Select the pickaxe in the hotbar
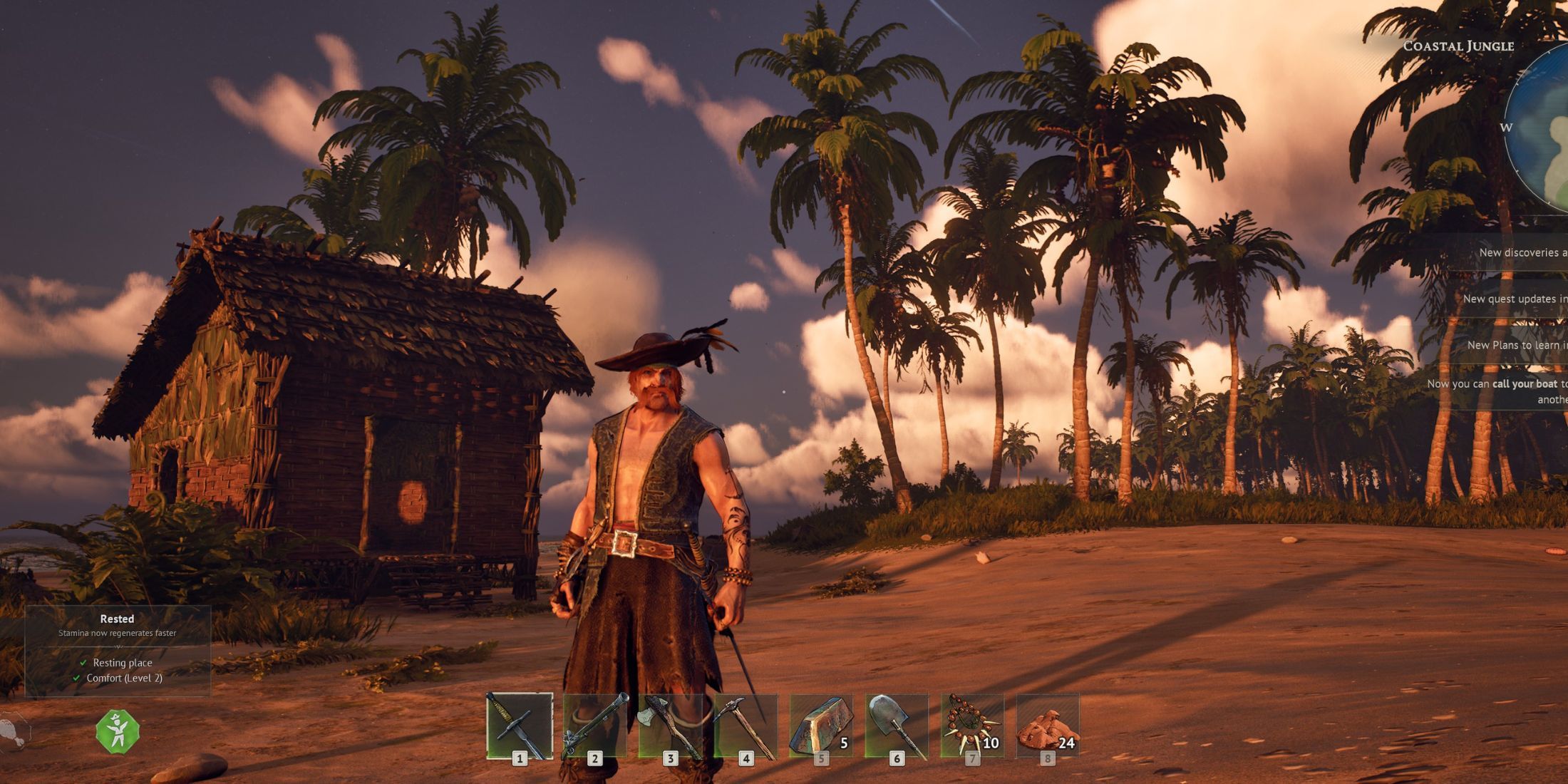The width and height of the screenshot is (1568, 784). pyautogui.click(x=746, y=726)
